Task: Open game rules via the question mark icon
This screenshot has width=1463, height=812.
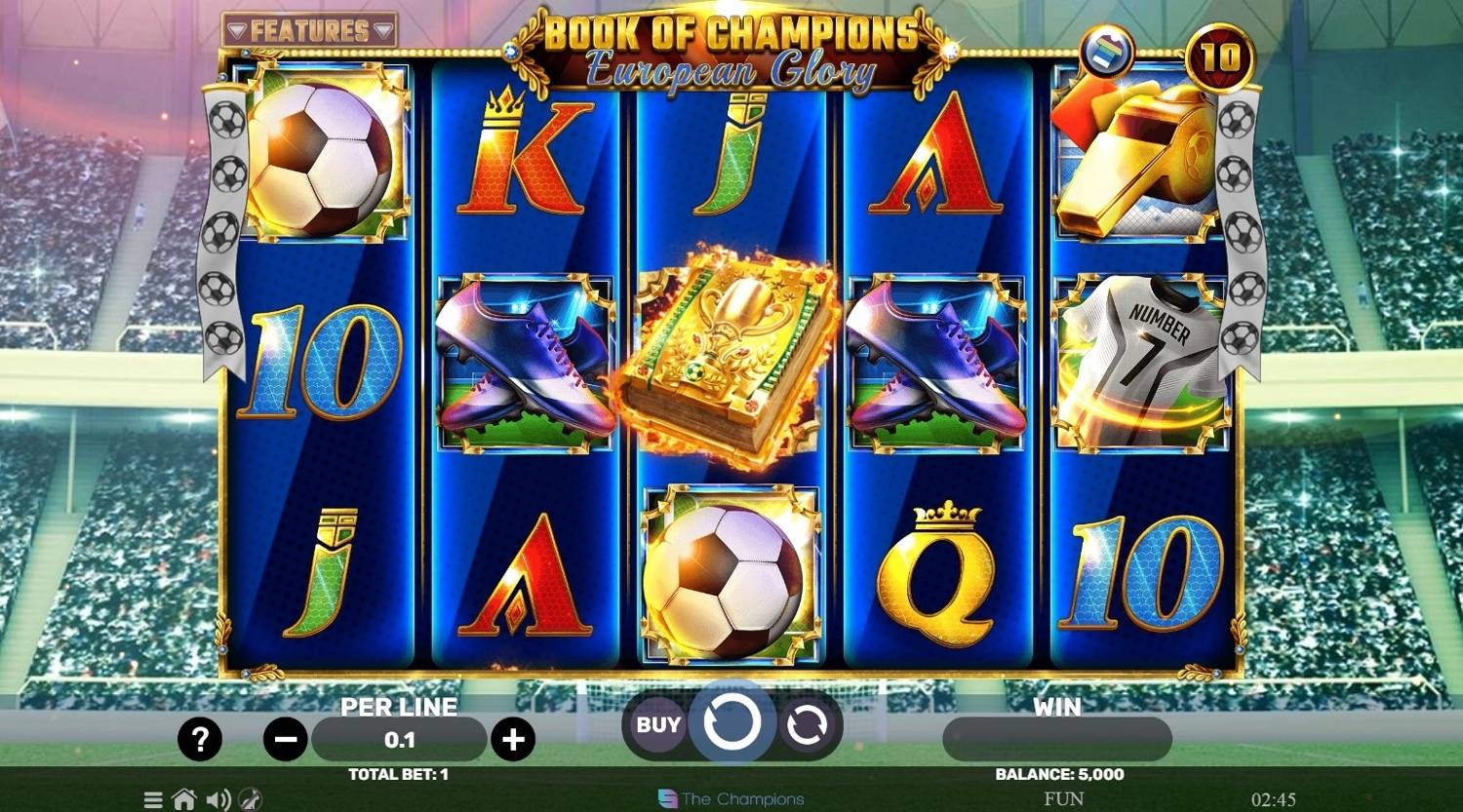Action: click(202, 739)
